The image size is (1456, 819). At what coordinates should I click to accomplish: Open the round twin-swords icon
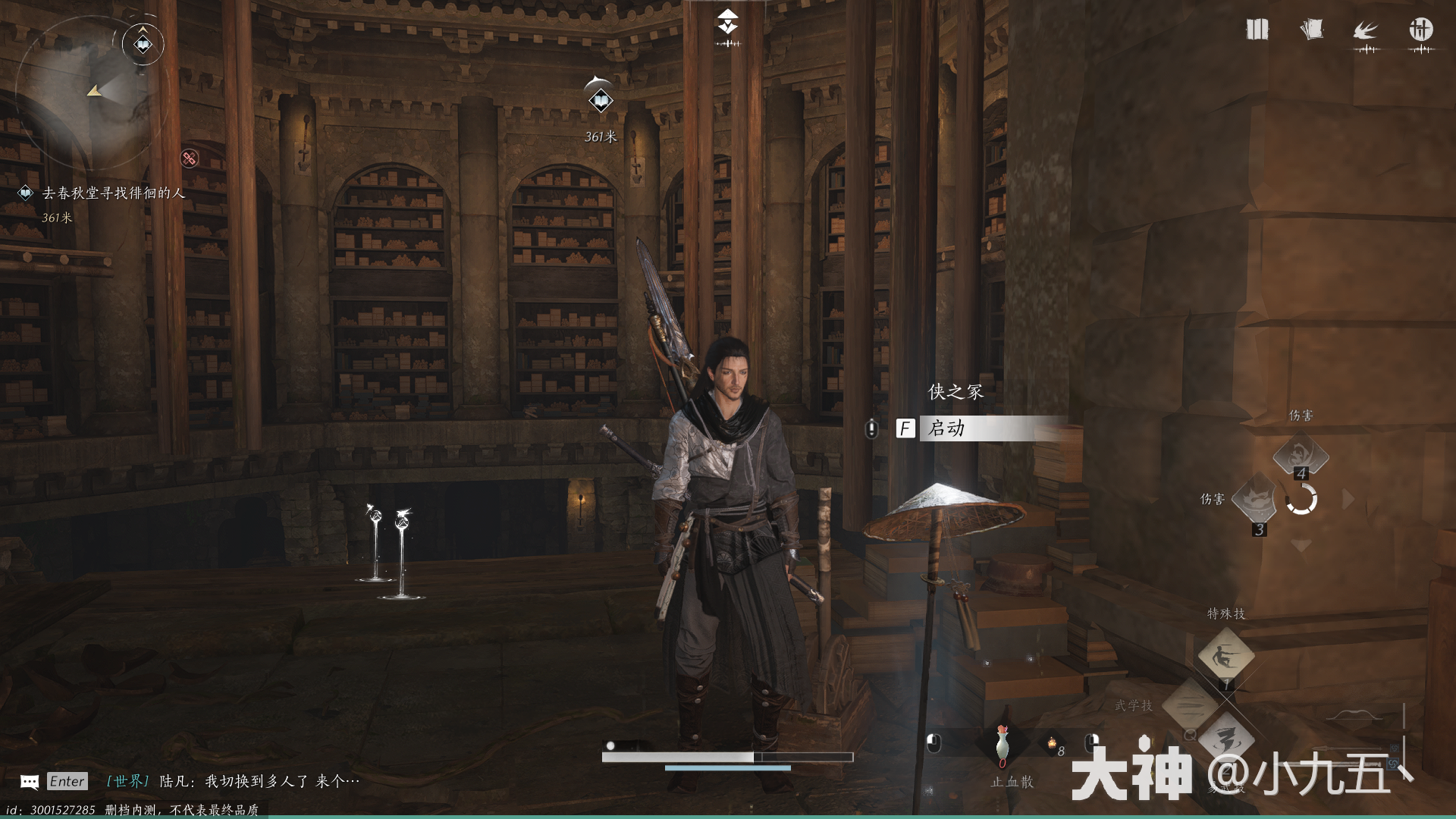coord(1420,30)
